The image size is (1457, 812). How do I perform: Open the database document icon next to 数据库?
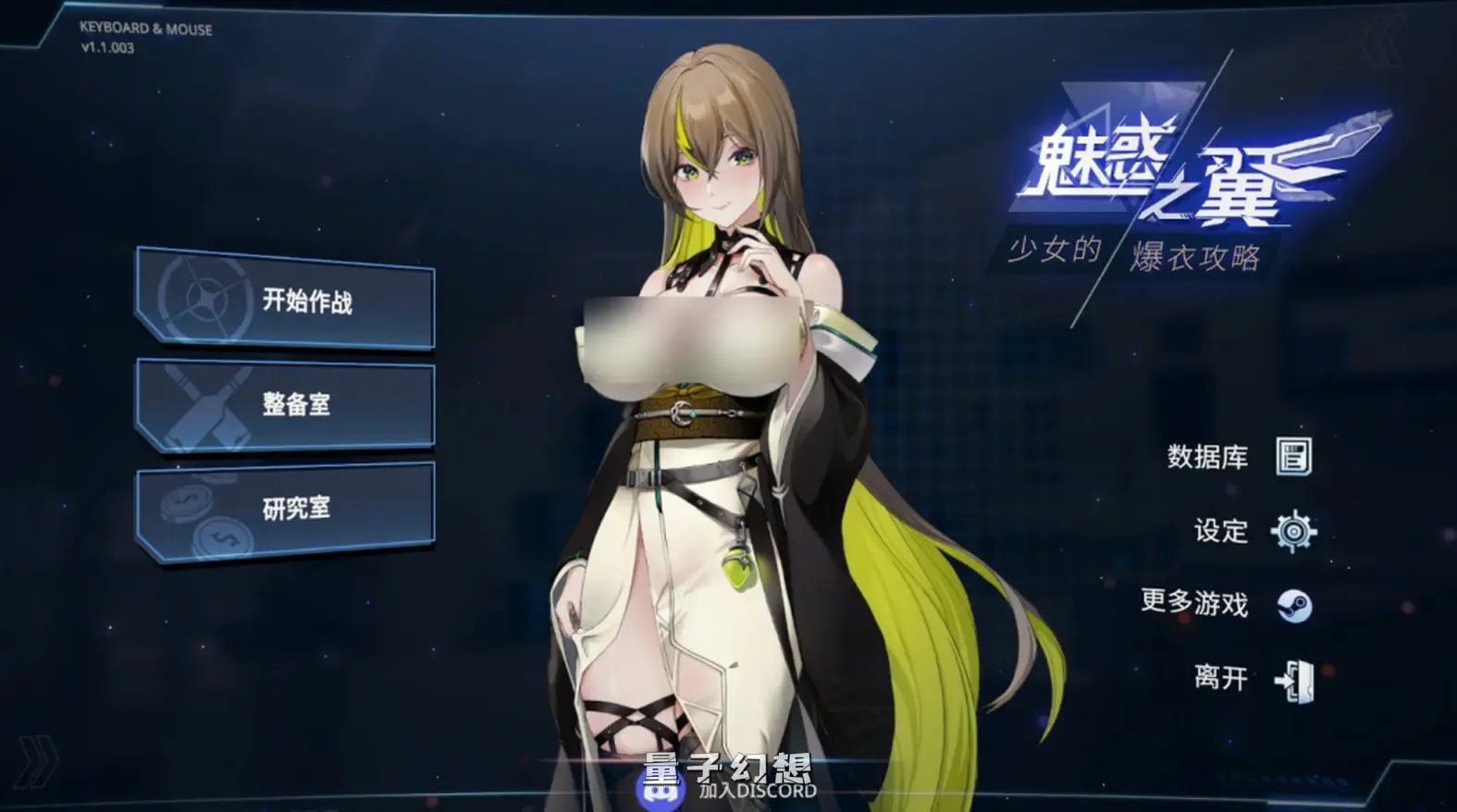[1295, 457]
